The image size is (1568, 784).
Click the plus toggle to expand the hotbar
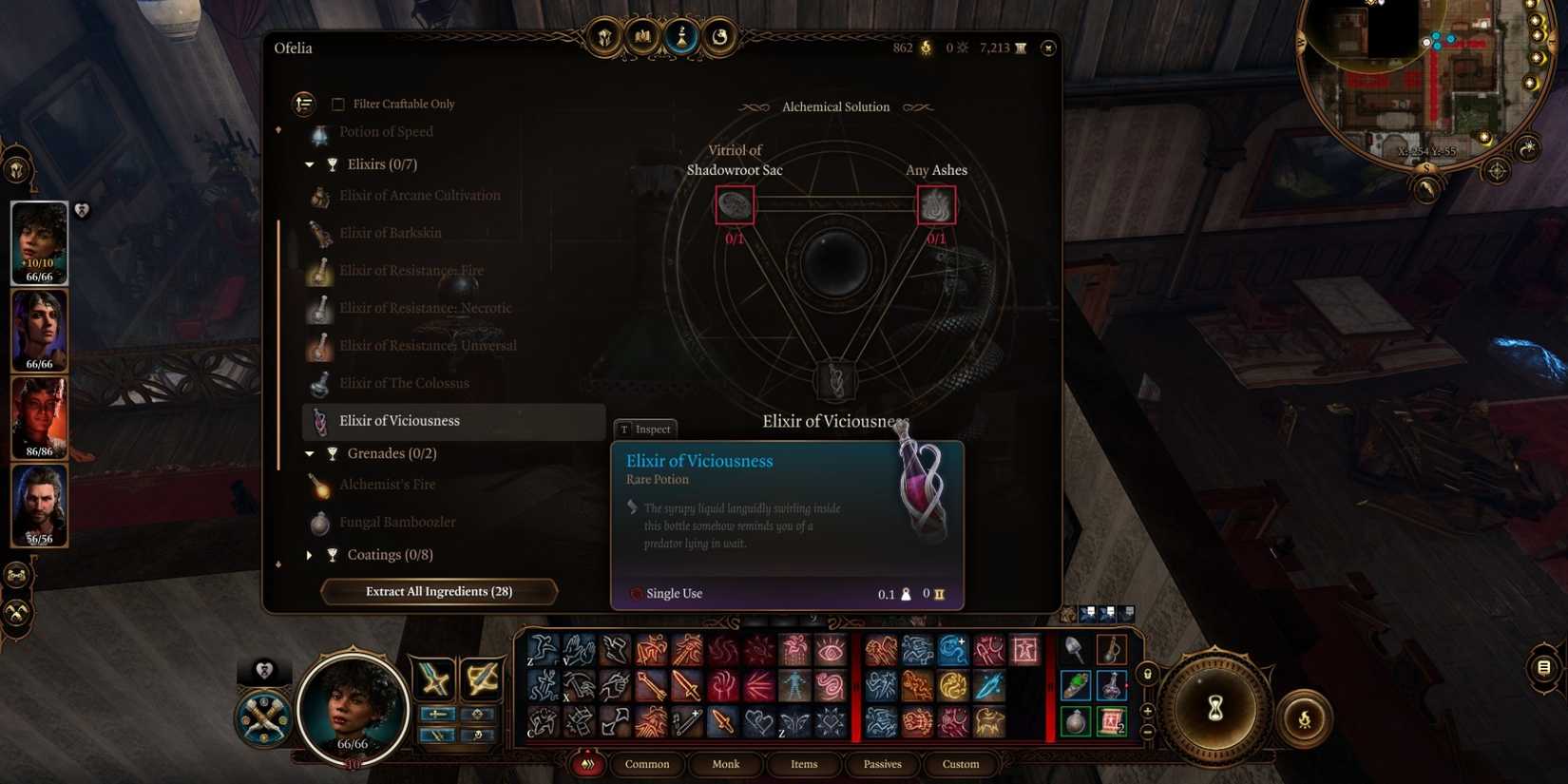point(1146,709)
